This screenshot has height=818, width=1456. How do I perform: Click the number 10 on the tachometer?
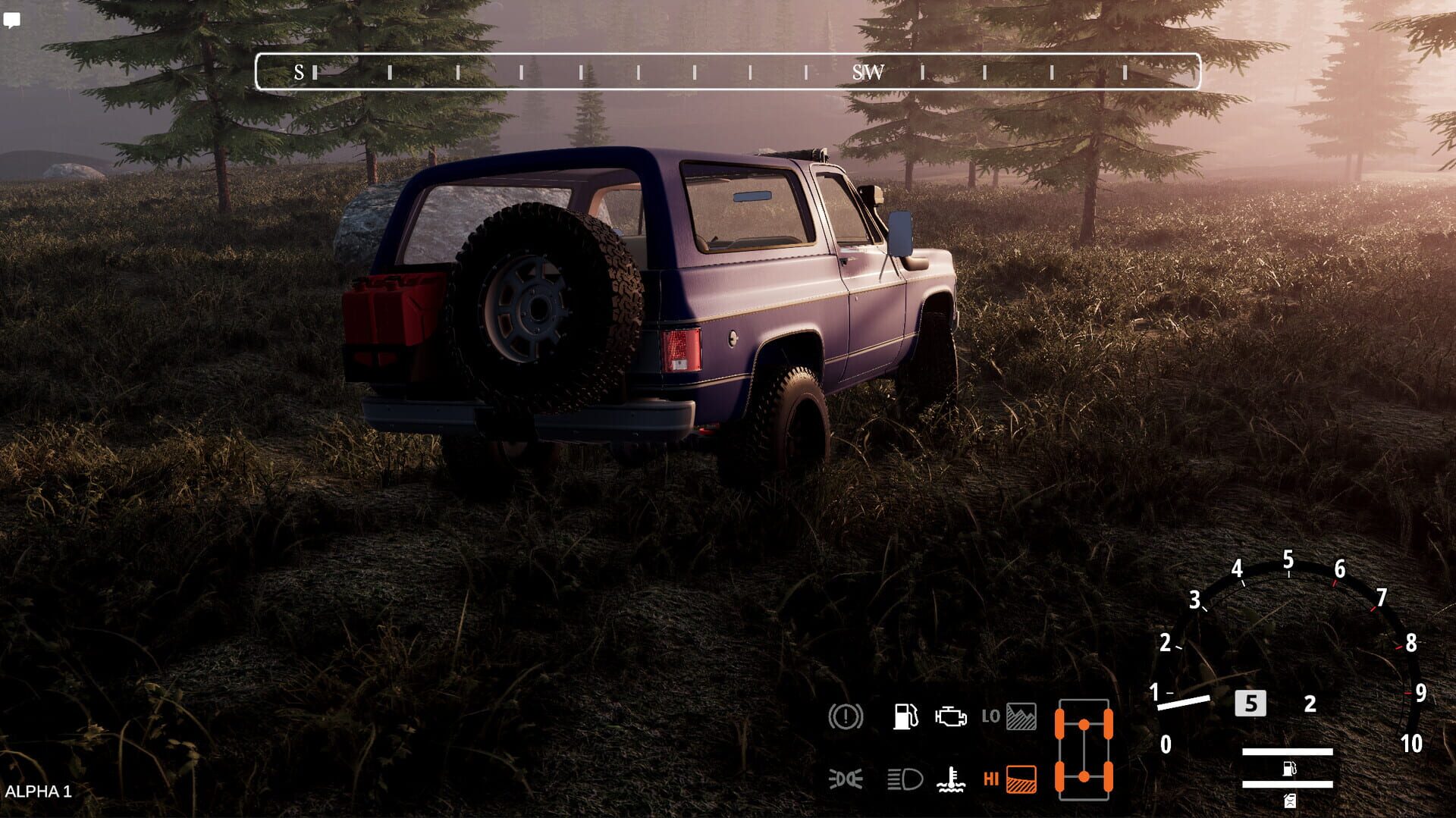click(x=1410, y=741)
